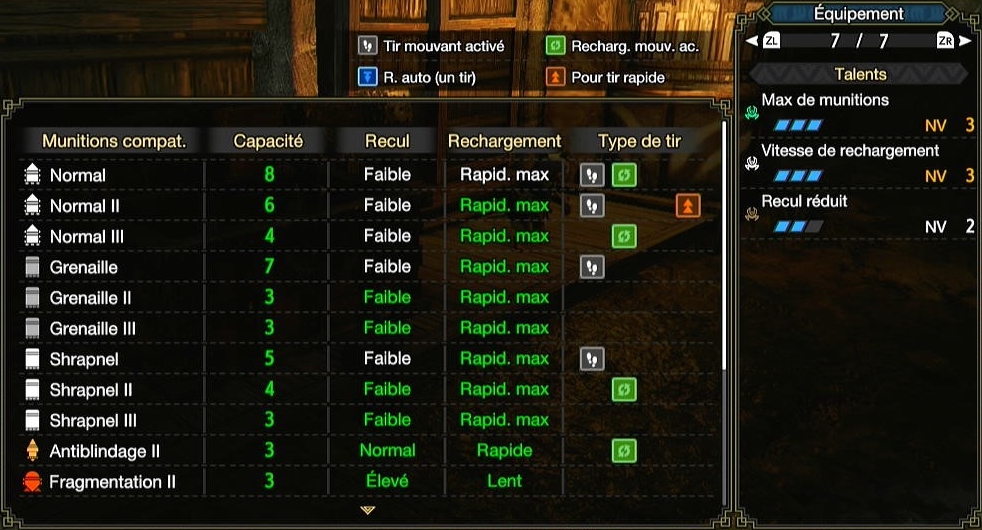
Task: Select the Recul réduit talent
Action: pos(804,201)
